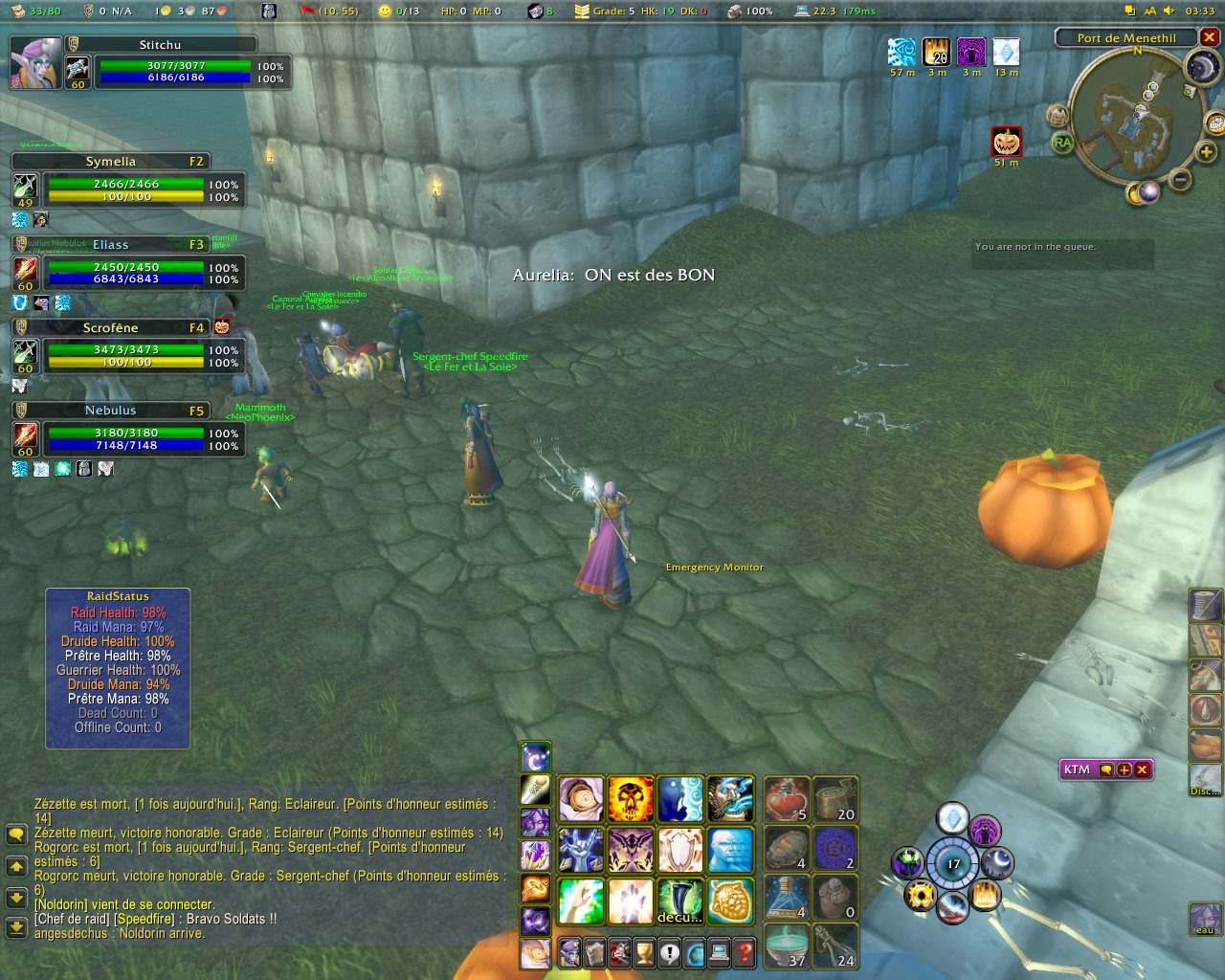The width and height of the screenshot is (1225, 980).
Task: Target party member Nebulus's unit frame
Action: tap(124, 431)
